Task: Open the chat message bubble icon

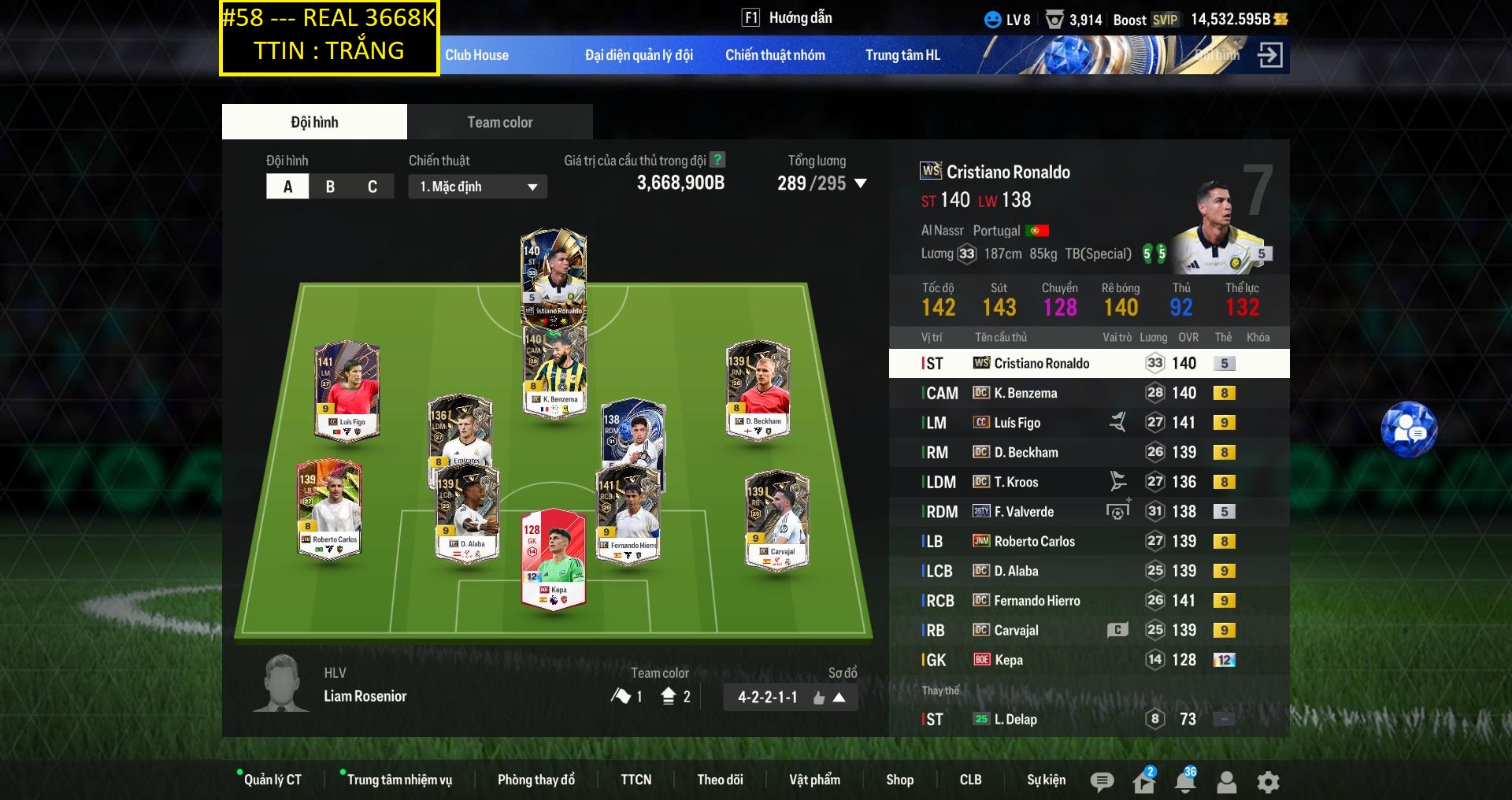Action: [1102, 782]
